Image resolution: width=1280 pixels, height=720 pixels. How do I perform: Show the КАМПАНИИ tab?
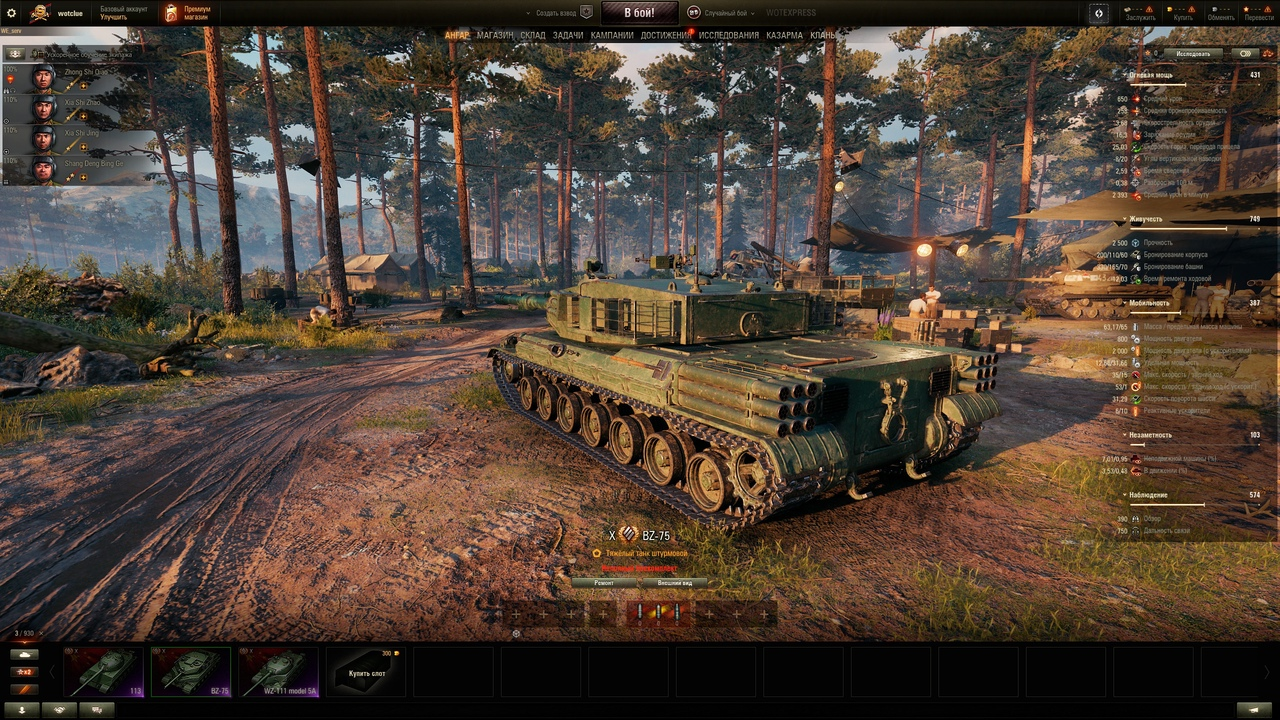(612, 35)
